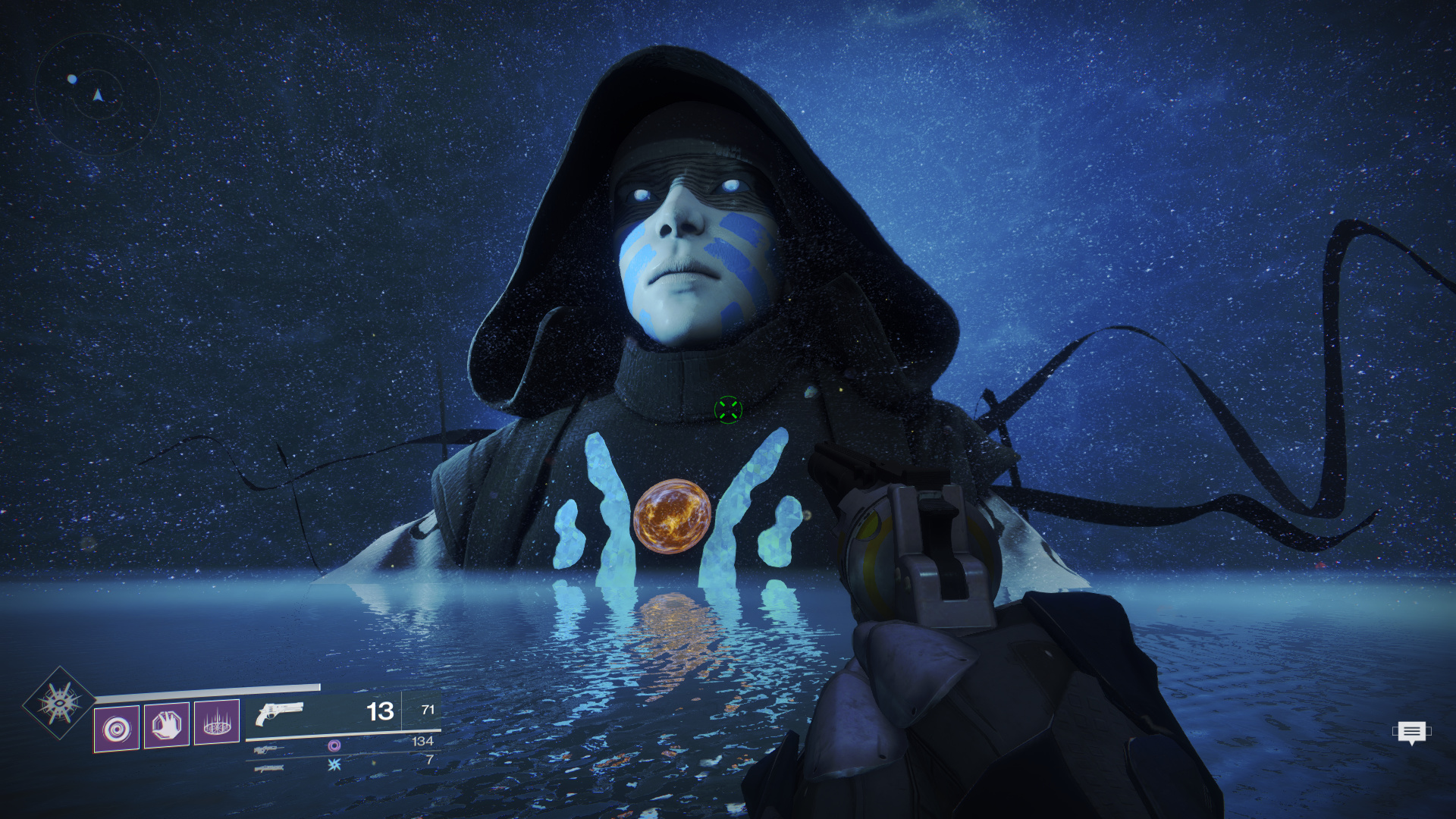Open the text chat speech bubble
The image size is (1456, 819).
point(1411,733)
